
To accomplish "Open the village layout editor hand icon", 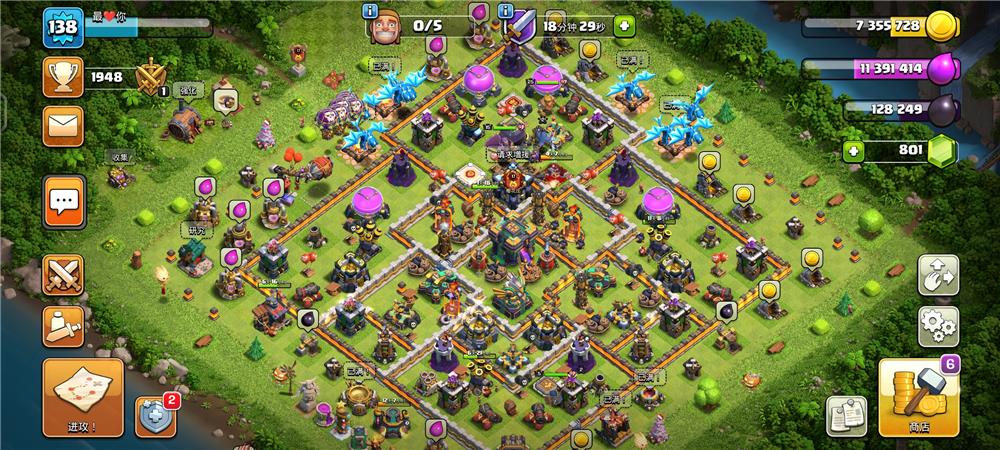I will point(938,275).
